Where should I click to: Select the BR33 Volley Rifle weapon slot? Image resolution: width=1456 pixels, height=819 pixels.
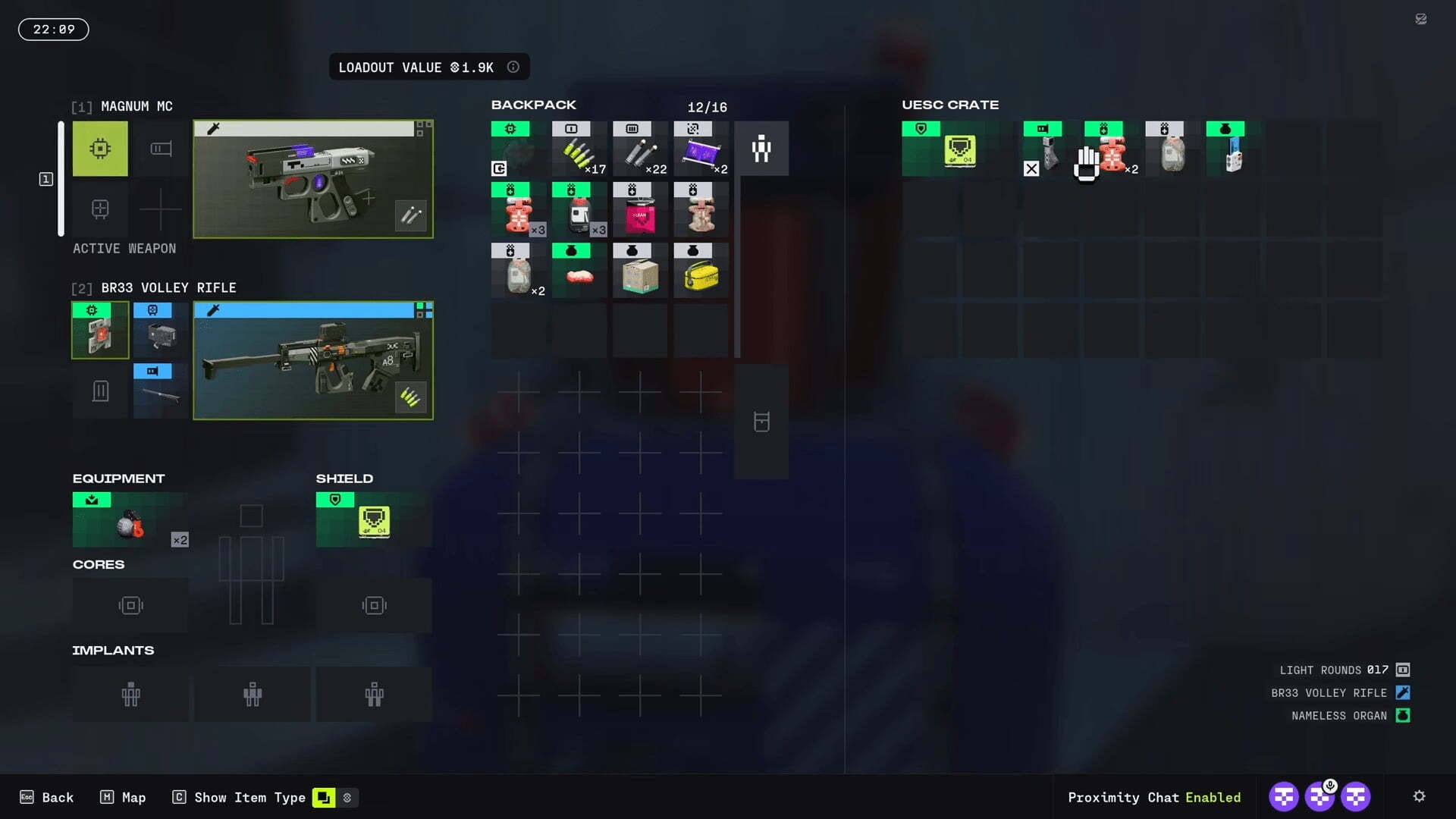click(x=313, y=361)
